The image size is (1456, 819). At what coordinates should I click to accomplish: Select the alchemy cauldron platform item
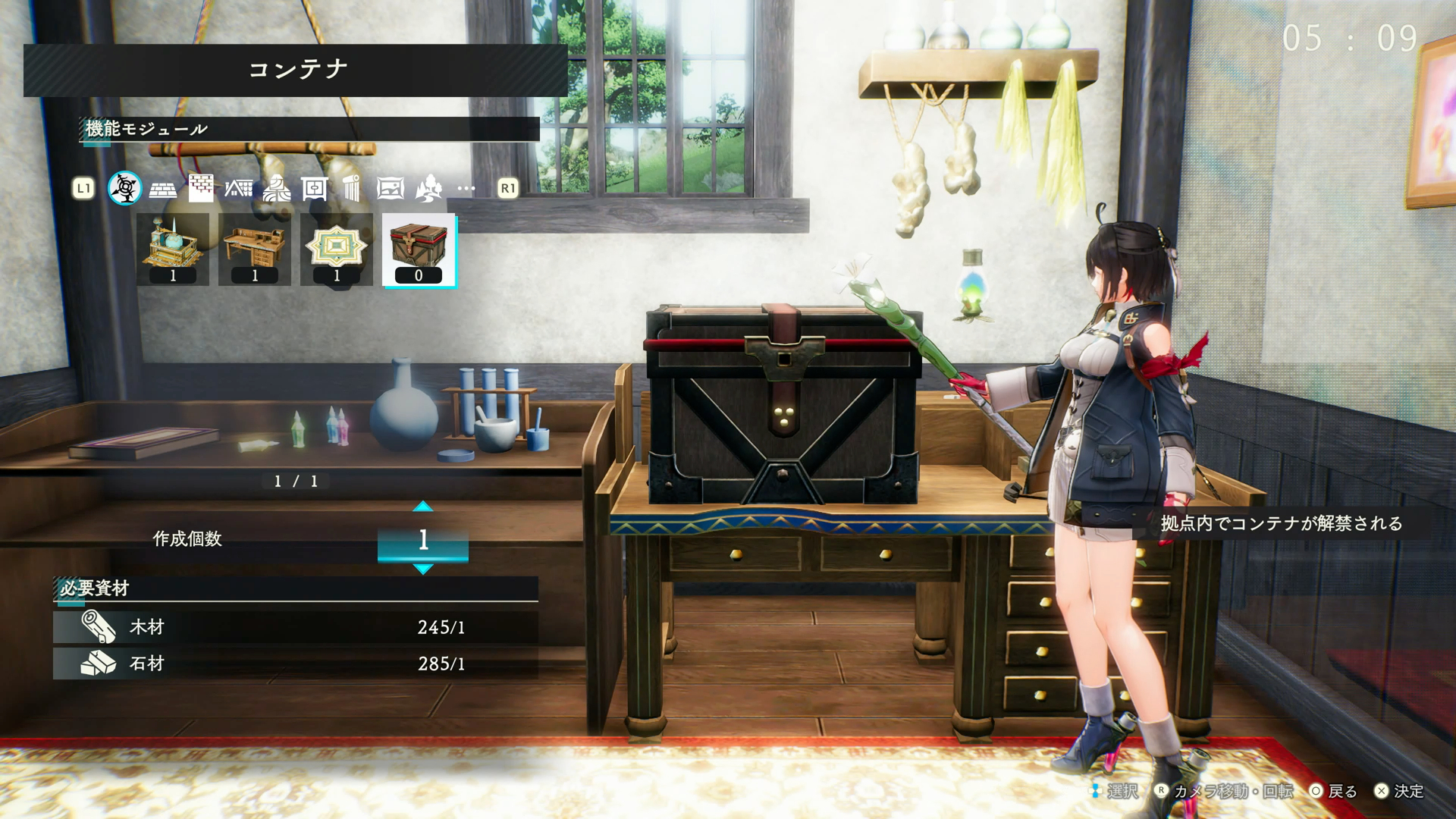(173, 249)
